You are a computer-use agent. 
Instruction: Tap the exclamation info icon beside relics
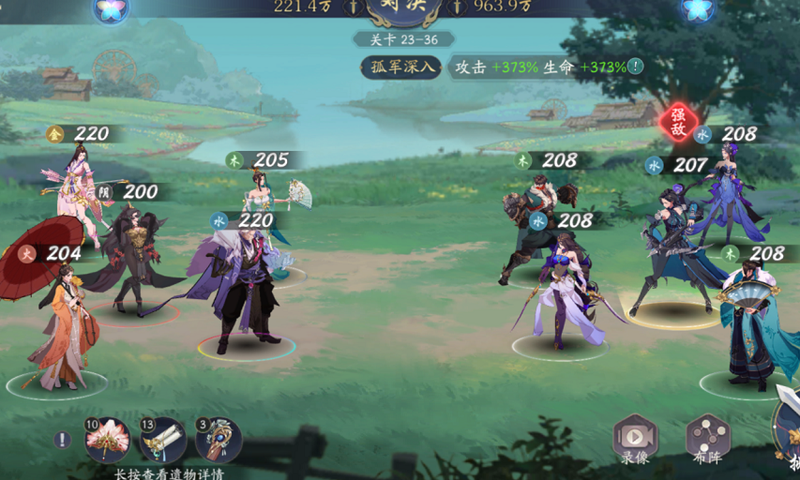click(x=62, y=440)
